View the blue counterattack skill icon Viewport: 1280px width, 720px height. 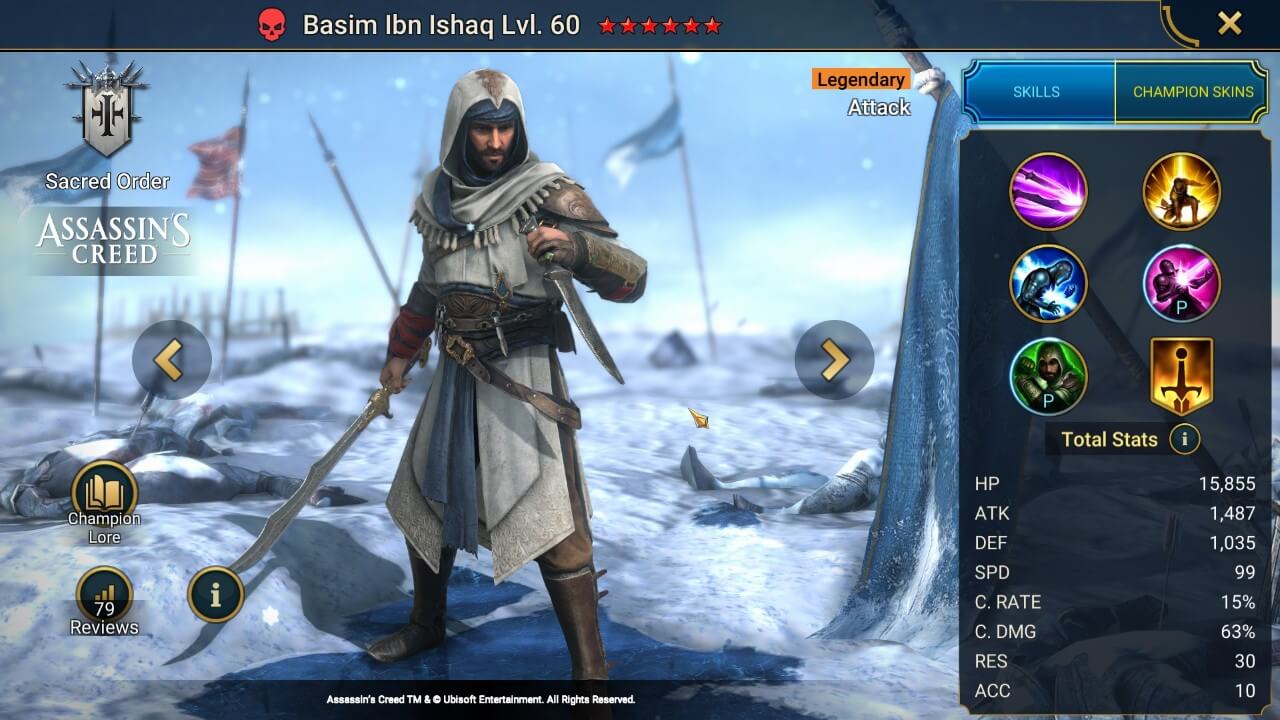1049,284
